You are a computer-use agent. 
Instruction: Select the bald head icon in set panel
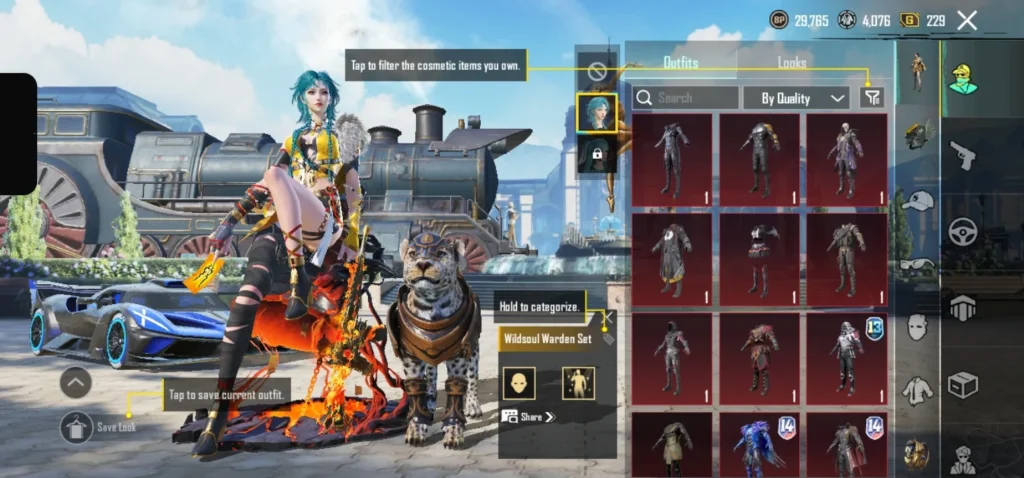point(518,383)
